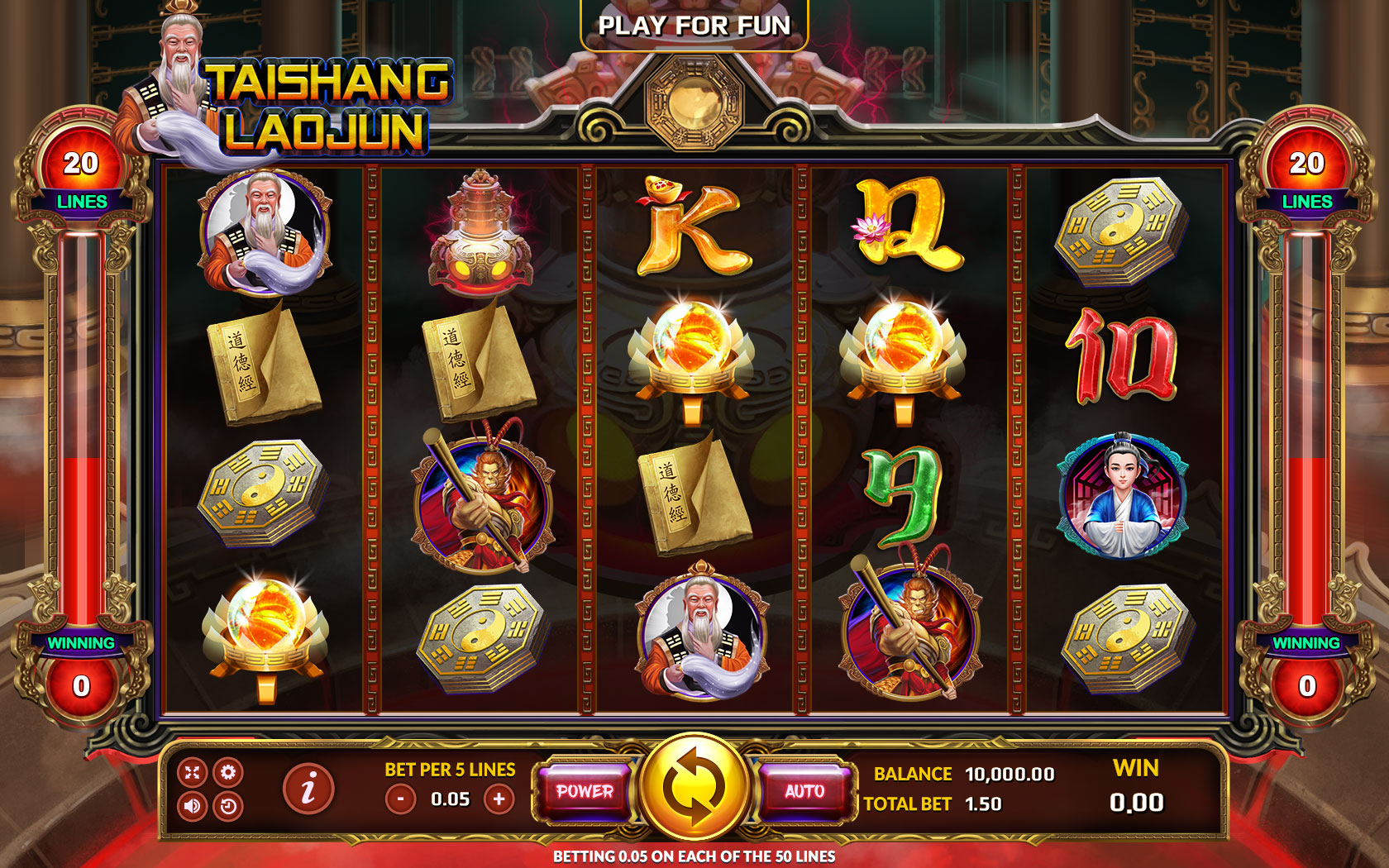This screenshot has width=1389, height=868.
Task: Spin the reels with the gold arrows button
Action: pyautogui.click(x=694, y=787)
